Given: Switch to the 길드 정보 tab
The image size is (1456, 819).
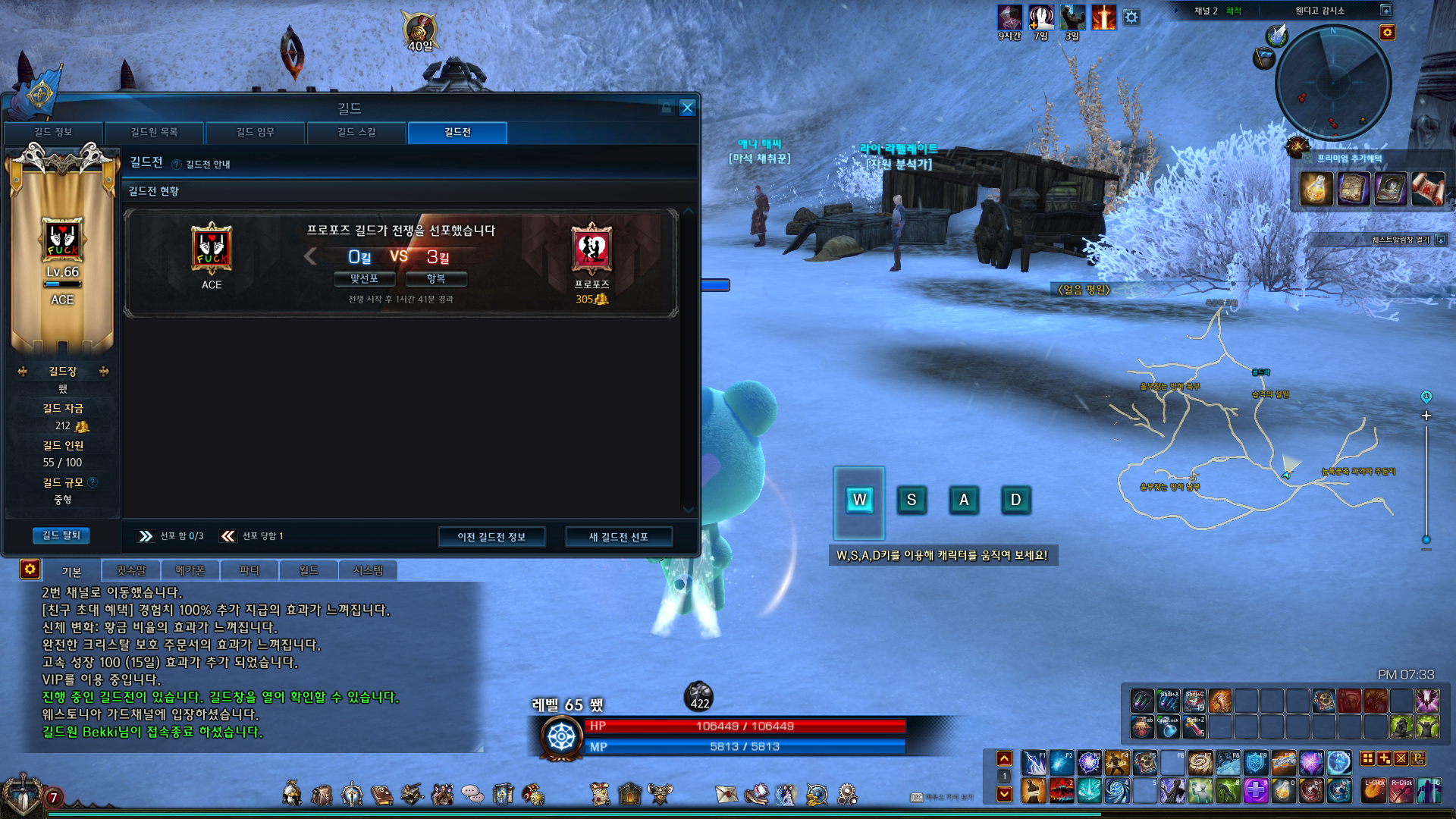Looking at the screenshot, I should click(x=53, y=132).
